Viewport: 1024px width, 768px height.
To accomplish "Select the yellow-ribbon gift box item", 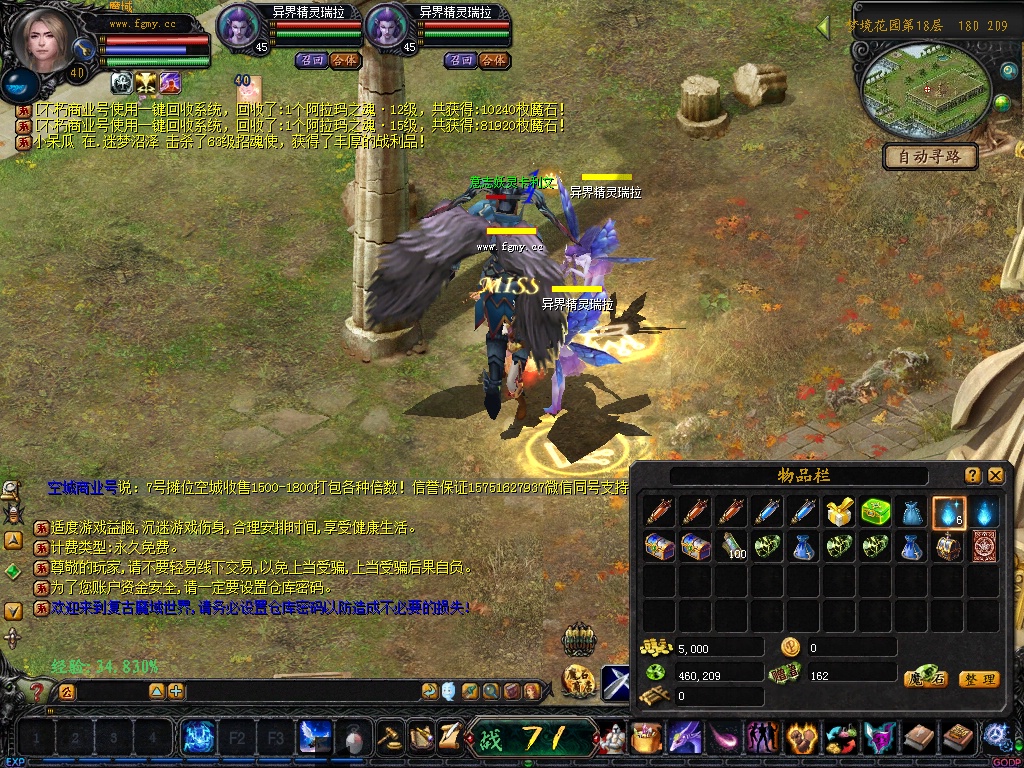I will coord(840,513).
